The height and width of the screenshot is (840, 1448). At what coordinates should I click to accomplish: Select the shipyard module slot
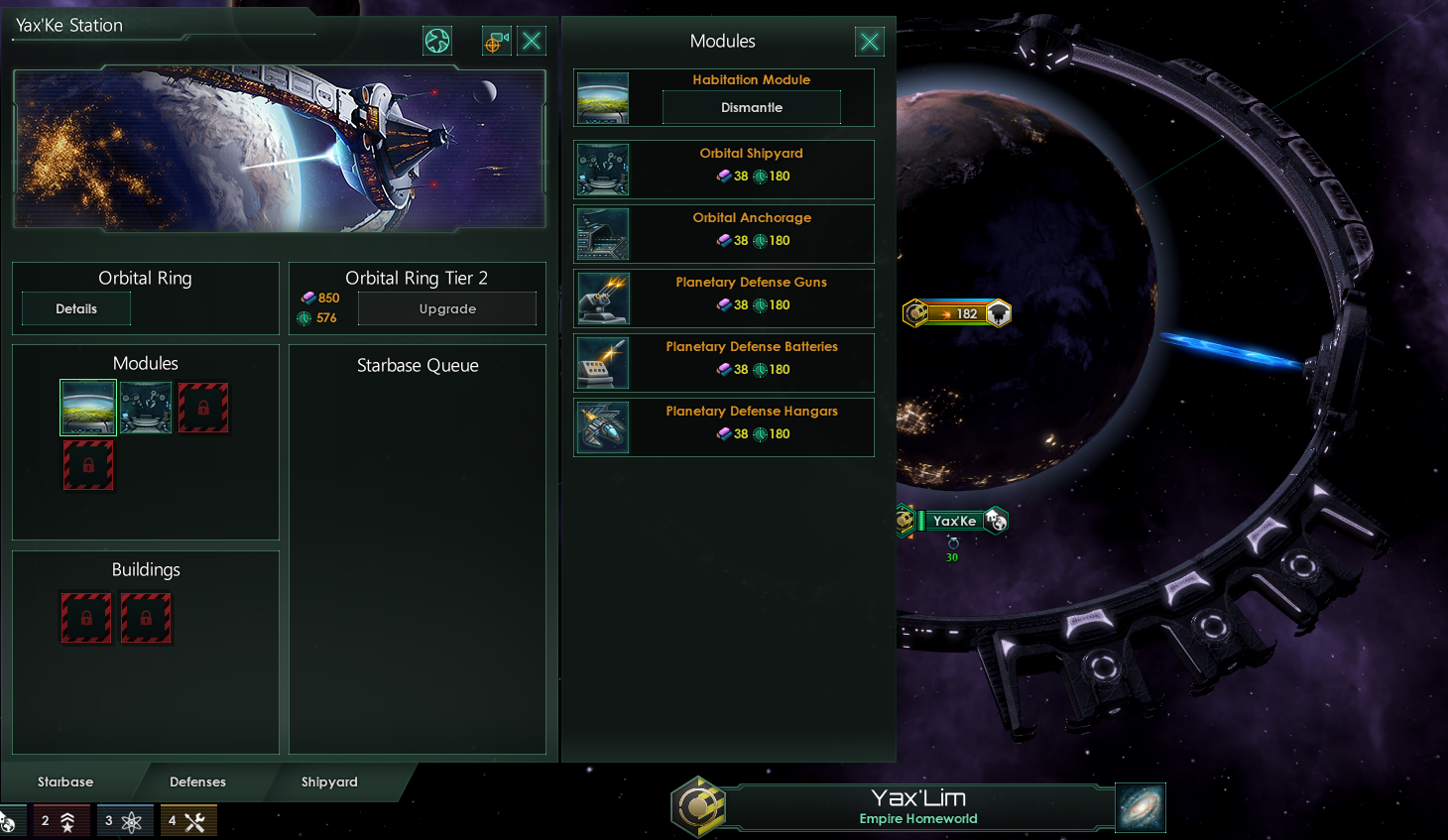[146, 408]
